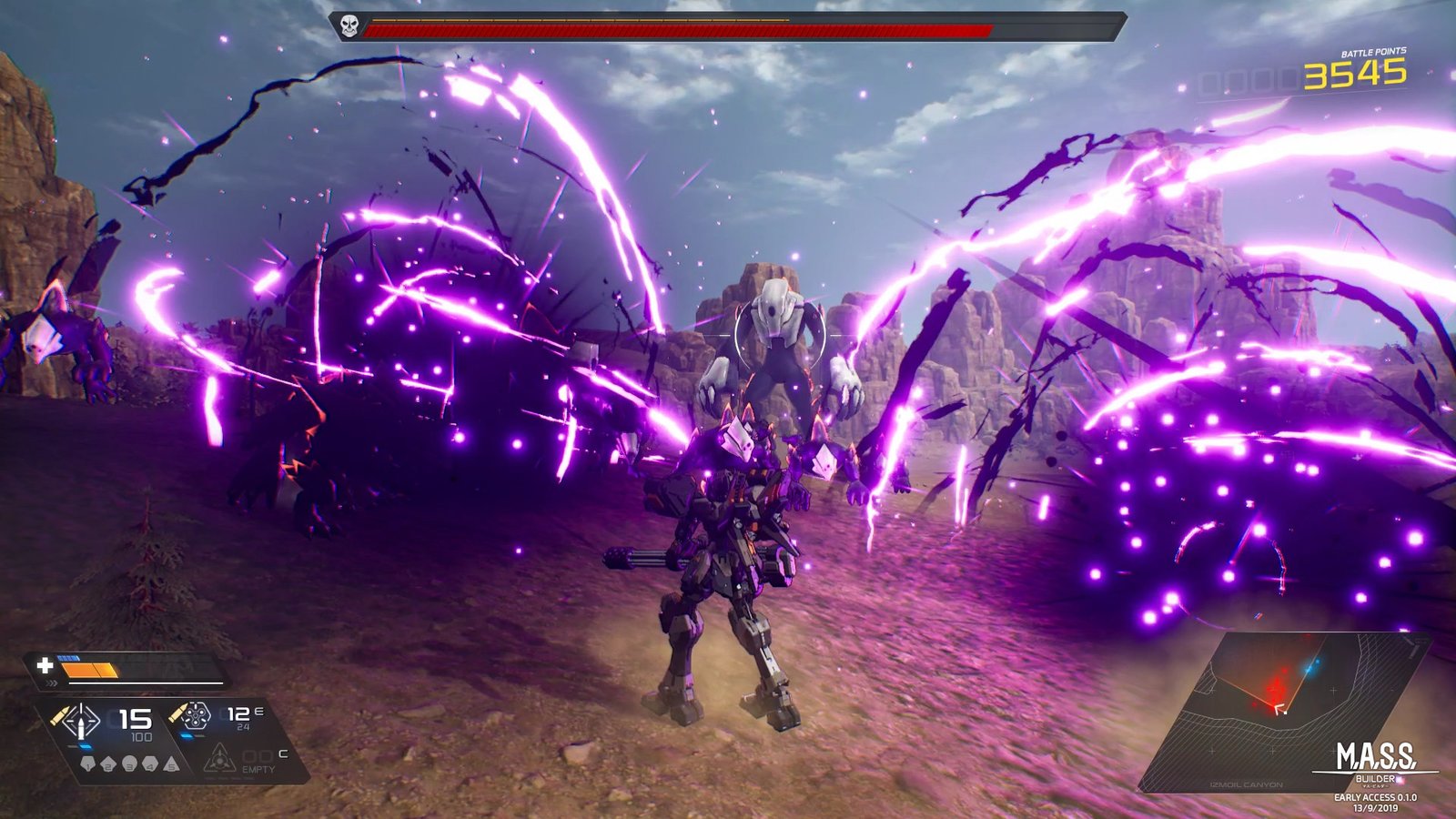This screenshot has height=819, width=1456.
Task: Select the round slot numbered 3
Action: (130, 763)
